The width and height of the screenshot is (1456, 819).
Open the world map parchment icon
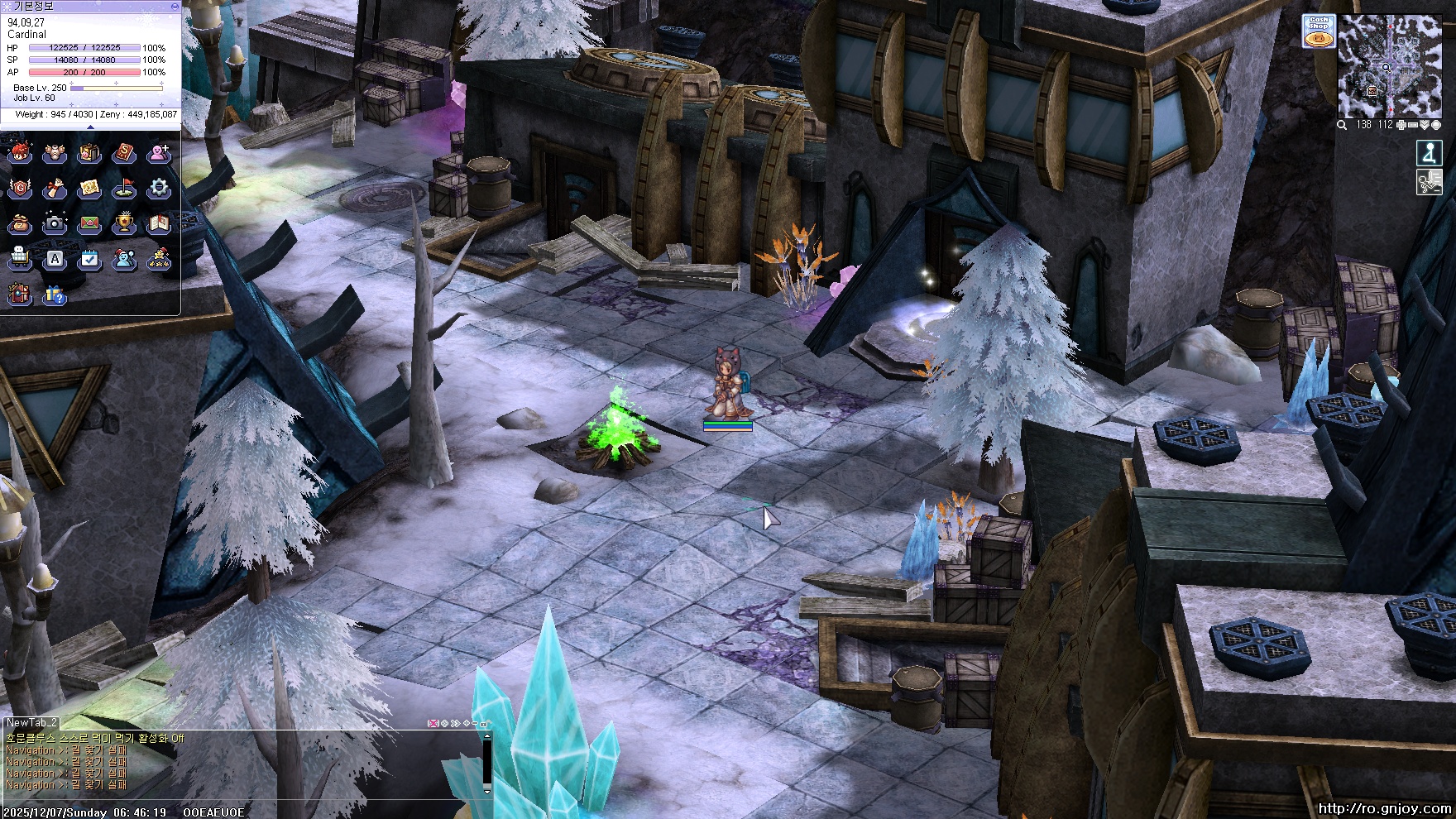(x=89, y=189)
